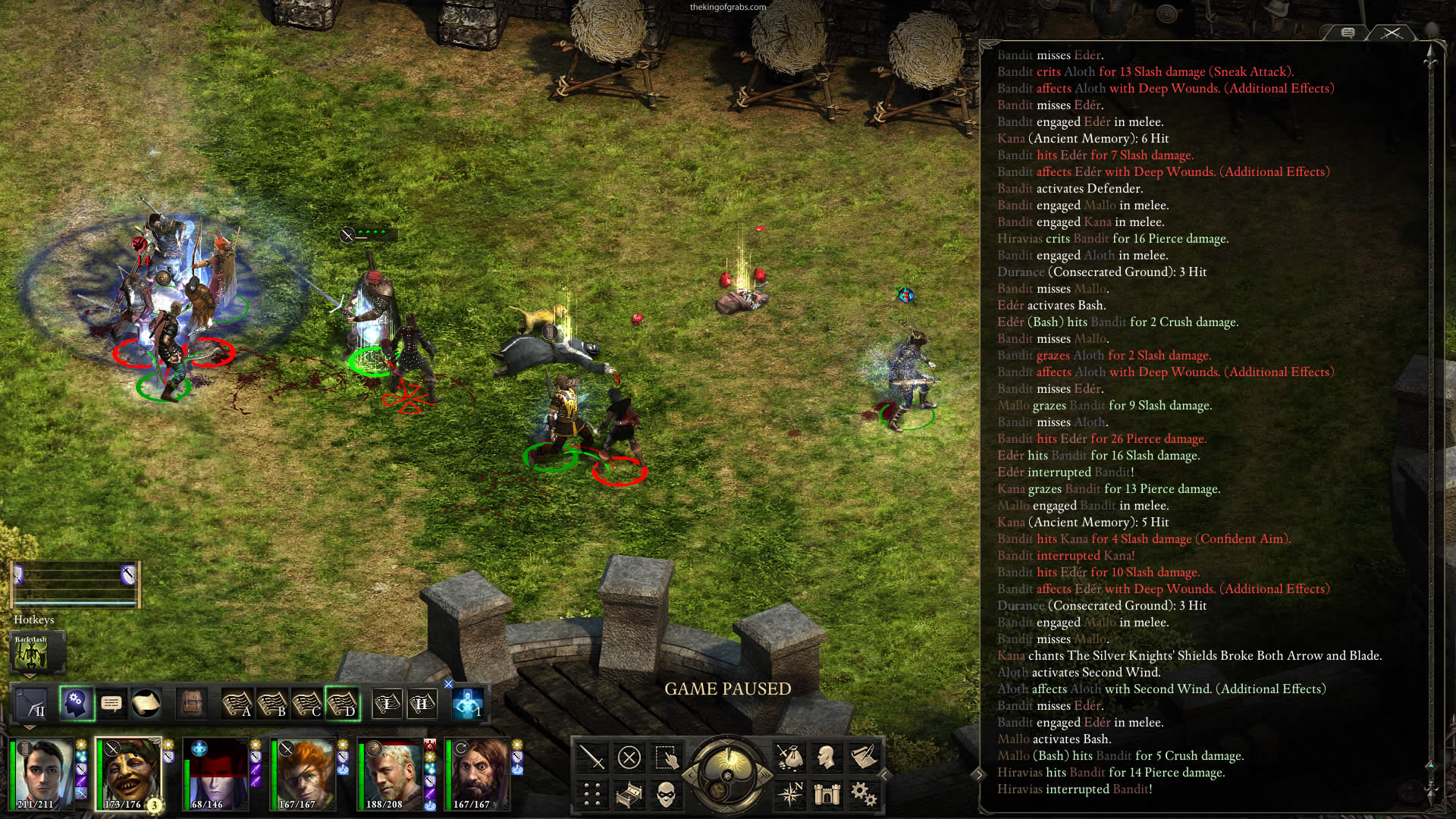Open the compass area map

(789, 794)
